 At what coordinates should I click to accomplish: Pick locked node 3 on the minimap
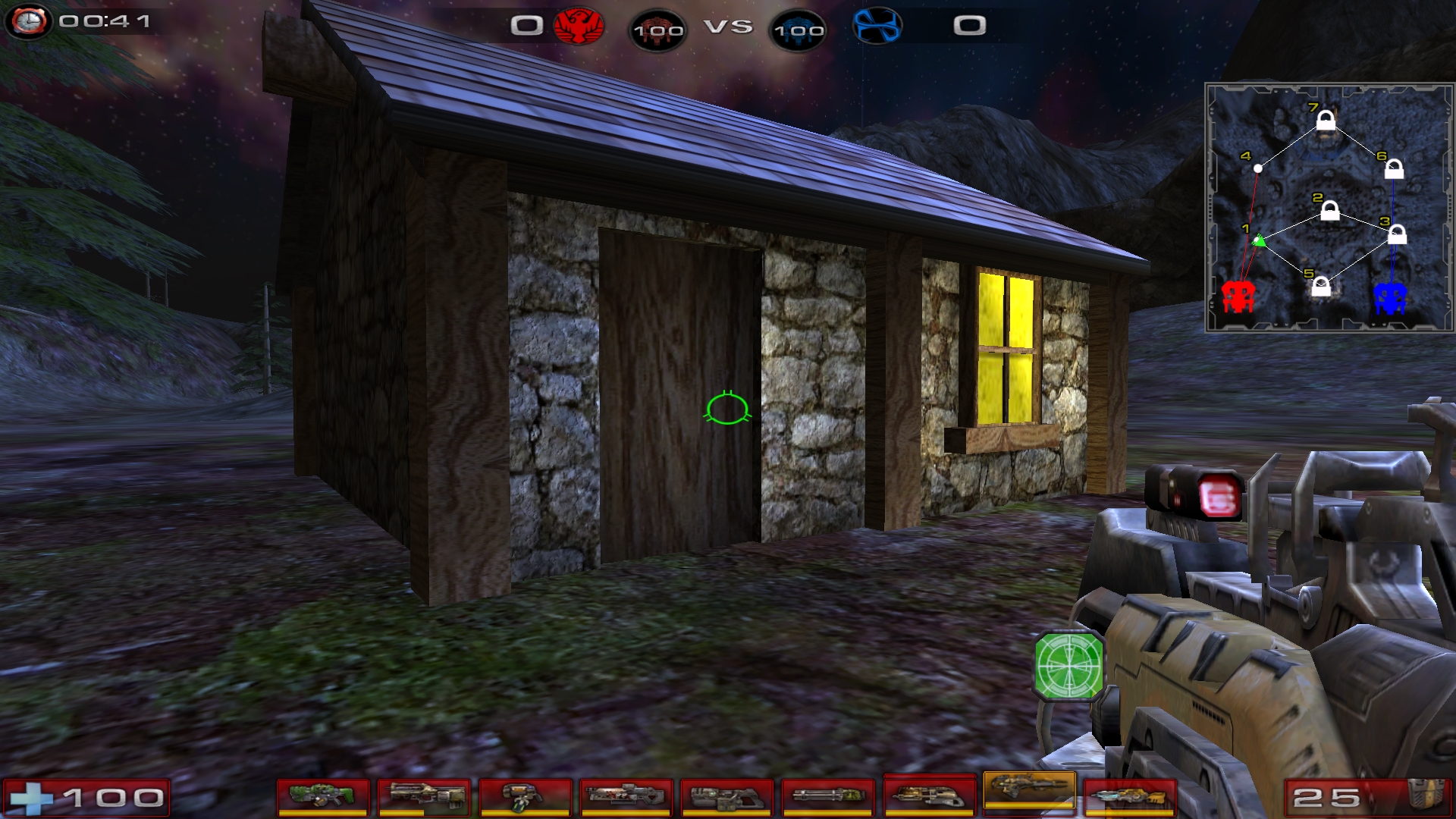point(1397,235)
